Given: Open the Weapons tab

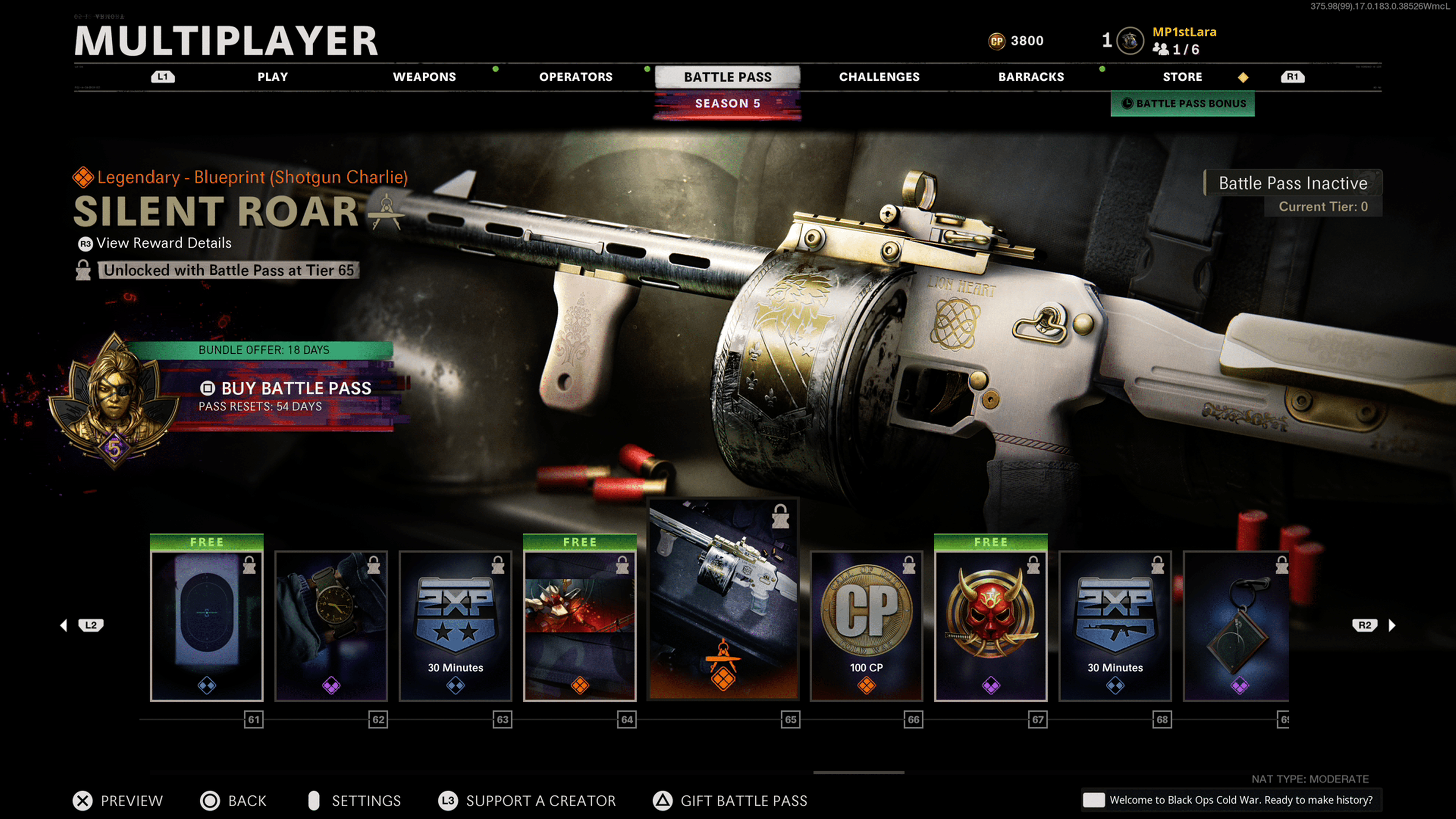Looking at the screenshot, I should pyautogui.click(x=424, y=77).
